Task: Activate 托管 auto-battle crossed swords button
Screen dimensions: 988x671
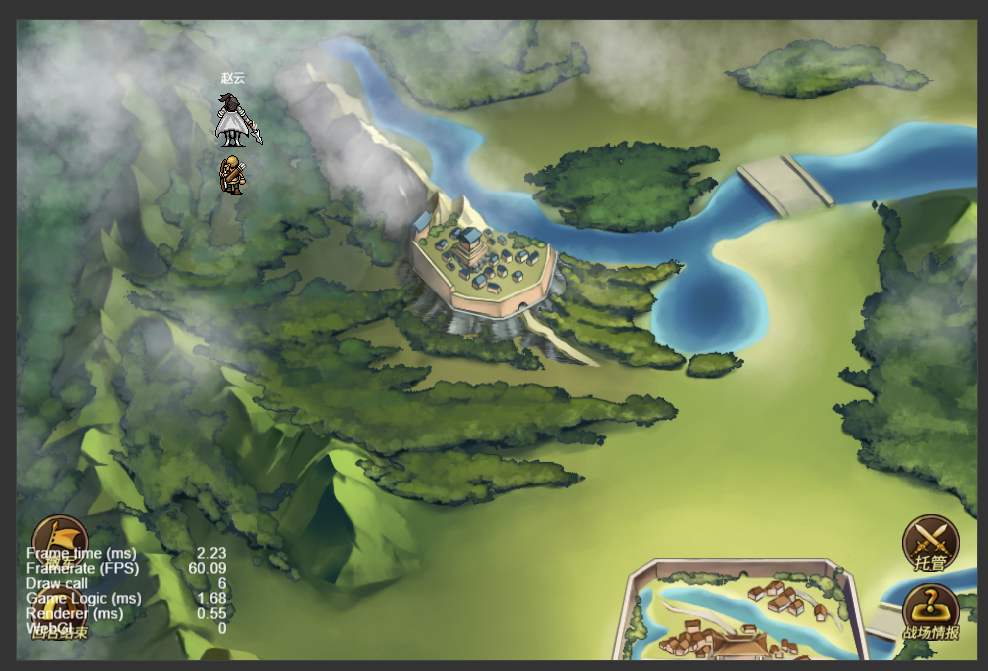Action: click(x=930, y=544)
